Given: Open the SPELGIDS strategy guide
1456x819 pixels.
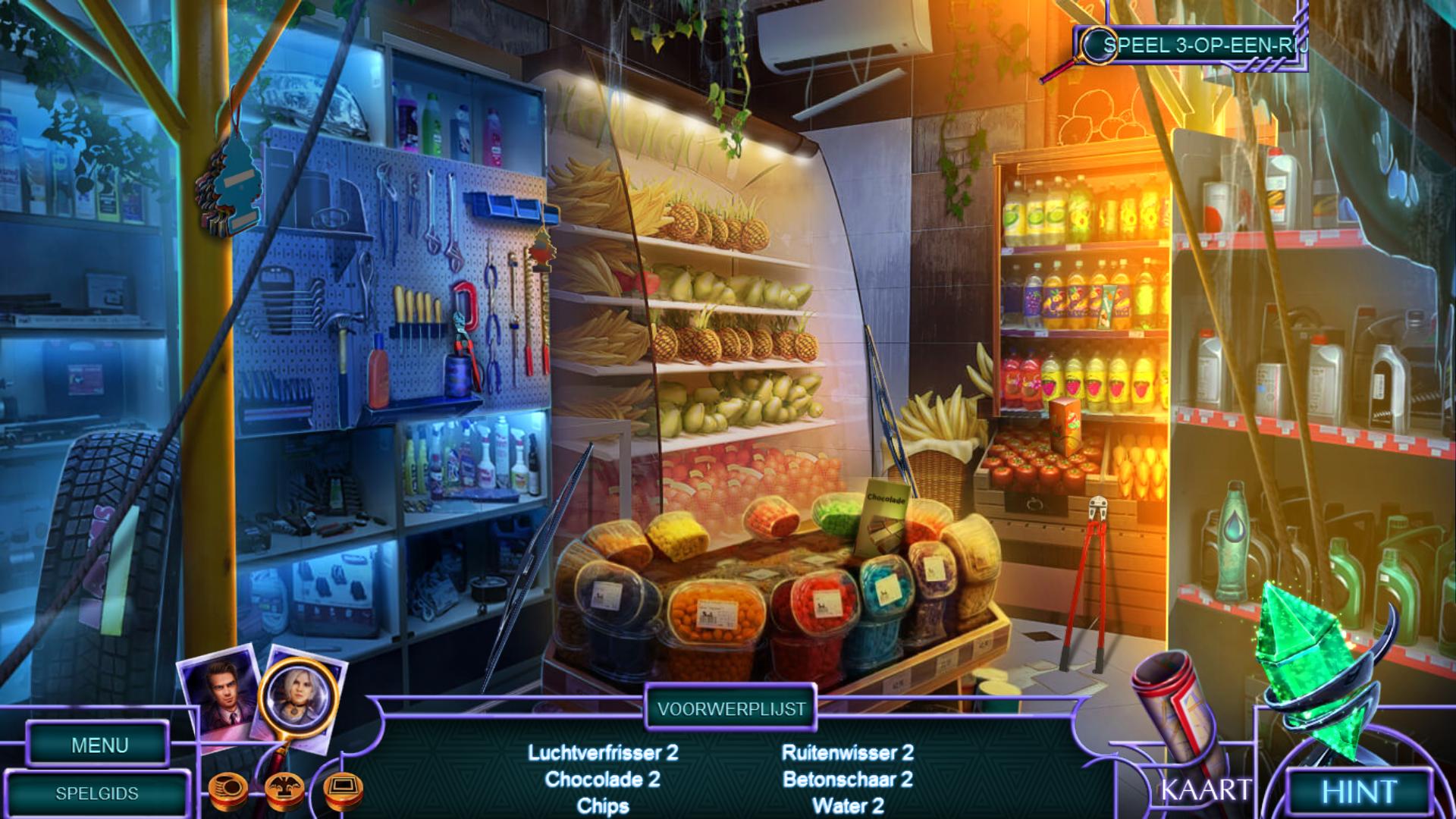Looking at the screenshot, I should pyautogui.click(x=97, y=793).
